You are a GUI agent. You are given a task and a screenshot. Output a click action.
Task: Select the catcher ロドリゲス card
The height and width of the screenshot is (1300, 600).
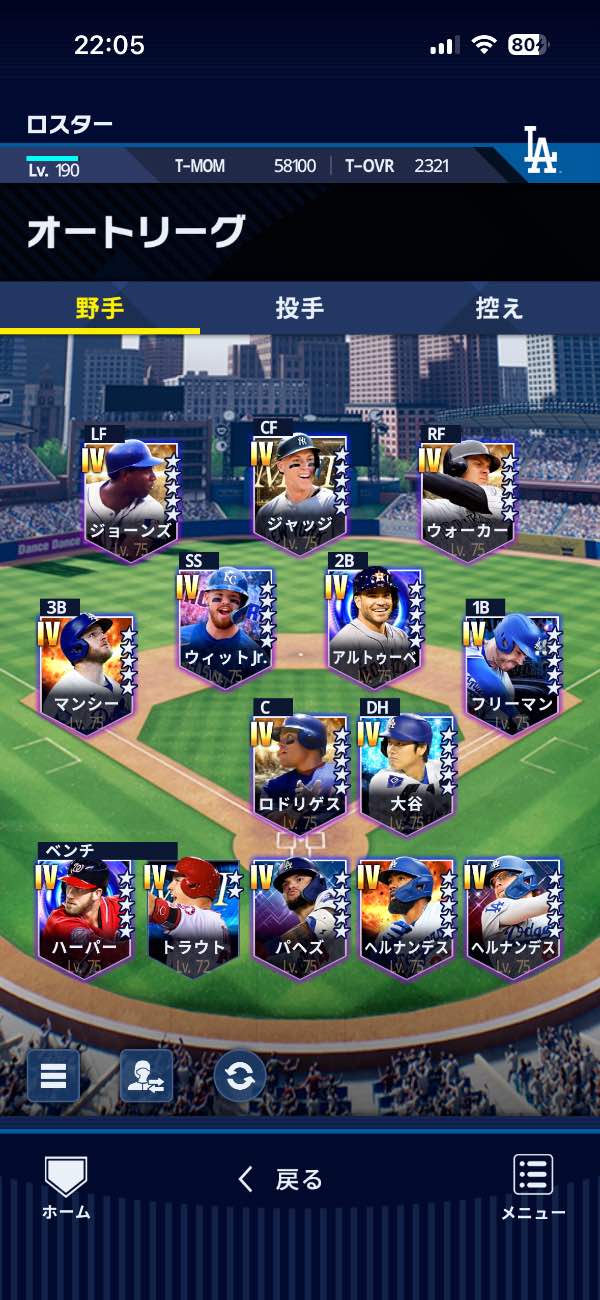point(300,772)
